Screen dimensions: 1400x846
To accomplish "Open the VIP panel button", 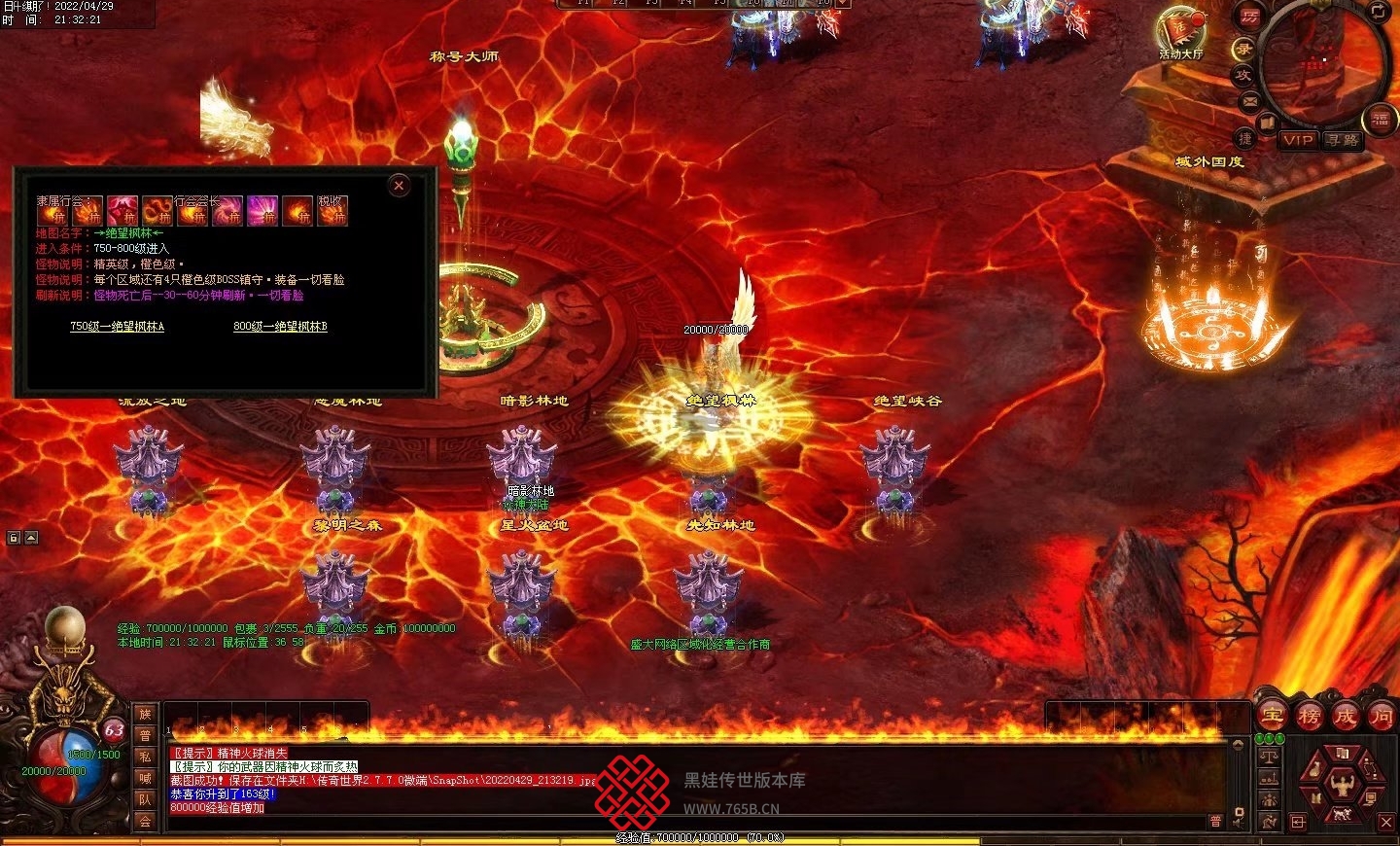I will click(x=1298, y=140).
